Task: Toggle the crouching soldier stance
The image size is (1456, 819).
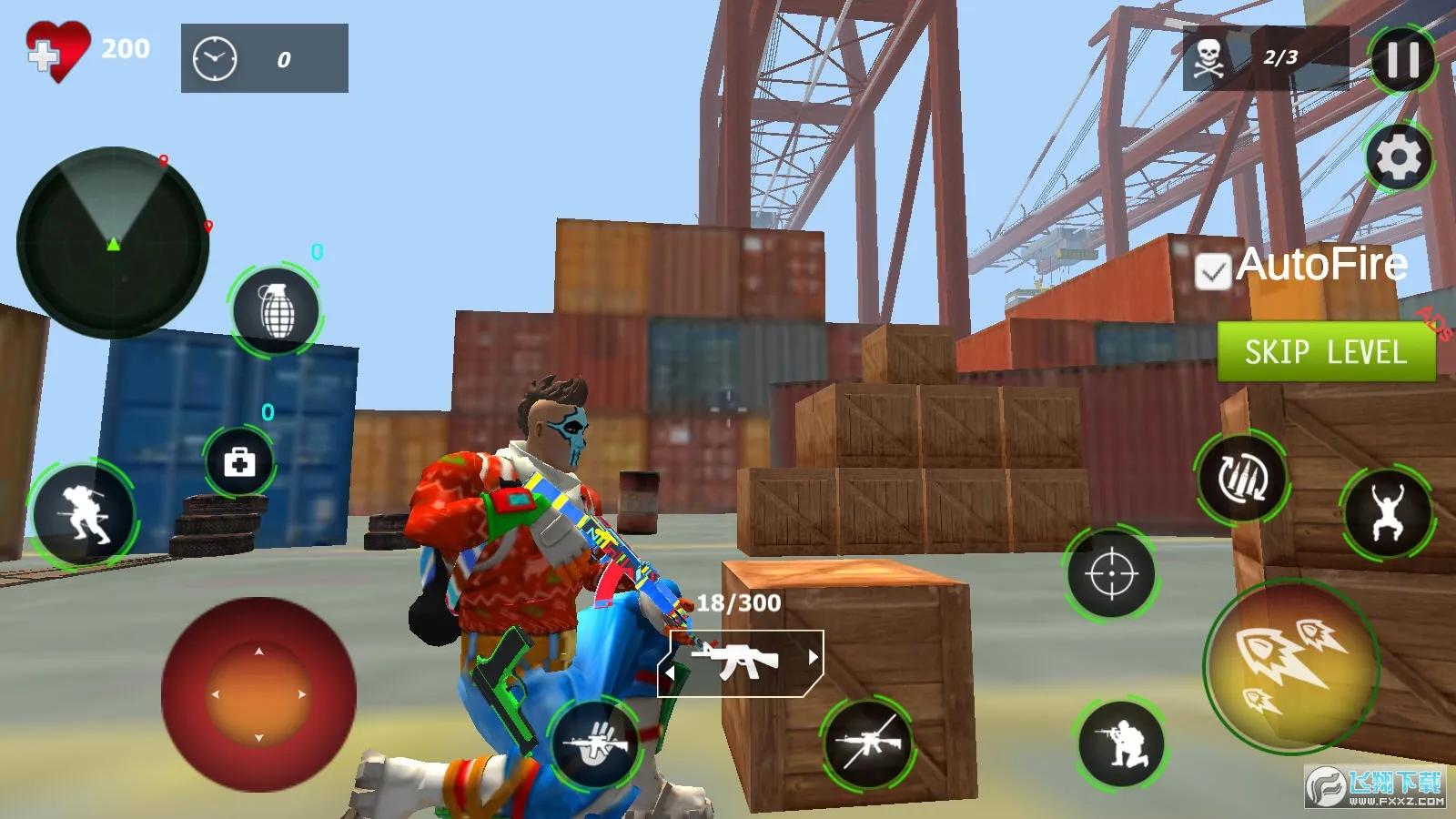Action: point(1121,743)
